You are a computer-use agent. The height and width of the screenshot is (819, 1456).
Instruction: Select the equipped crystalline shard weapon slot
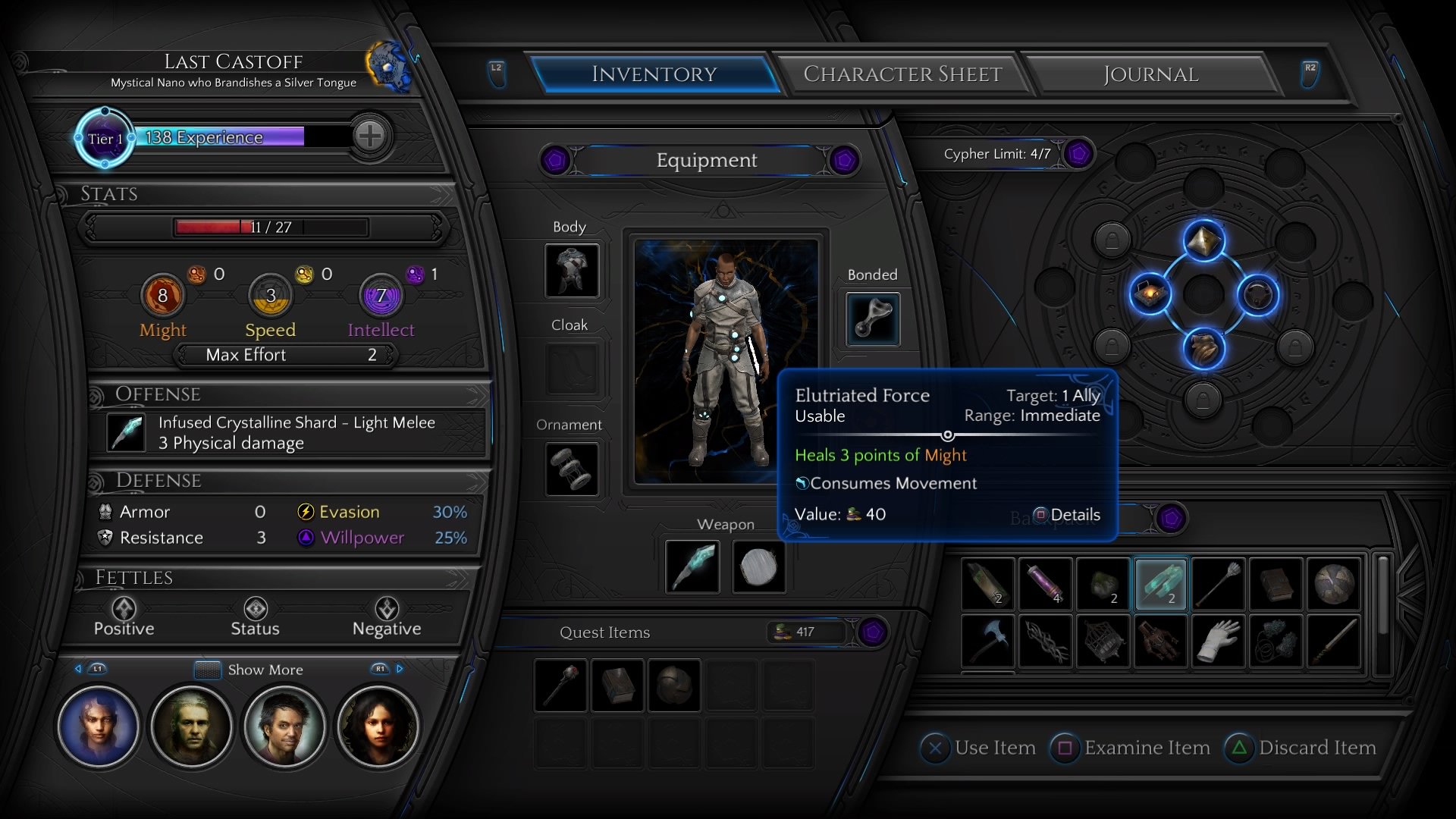click(x=691, y=566)
